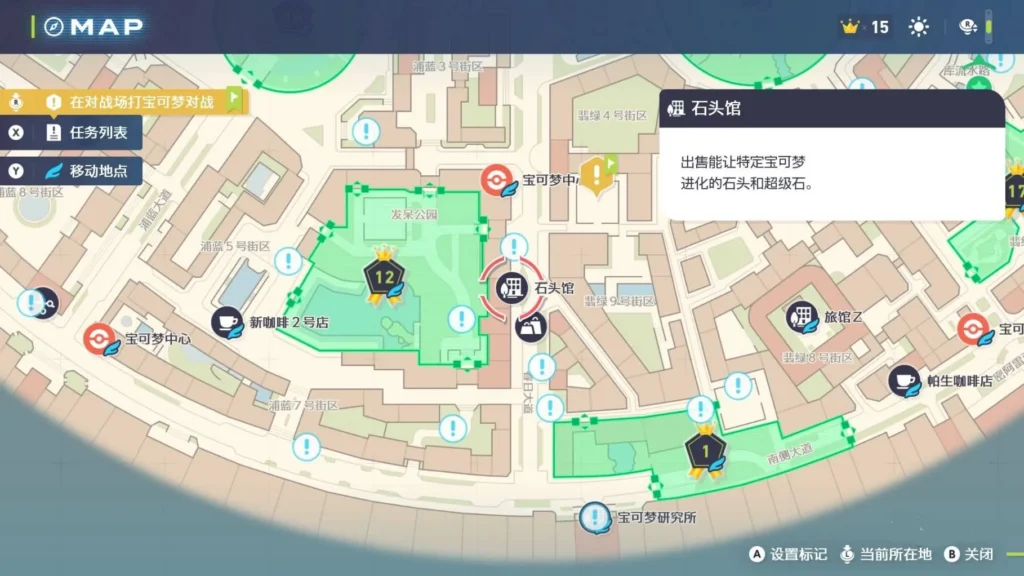Select the battle zone 1 badge
Image resolution: width=1024 pixels, height=576 pixels.
(704, 451)
